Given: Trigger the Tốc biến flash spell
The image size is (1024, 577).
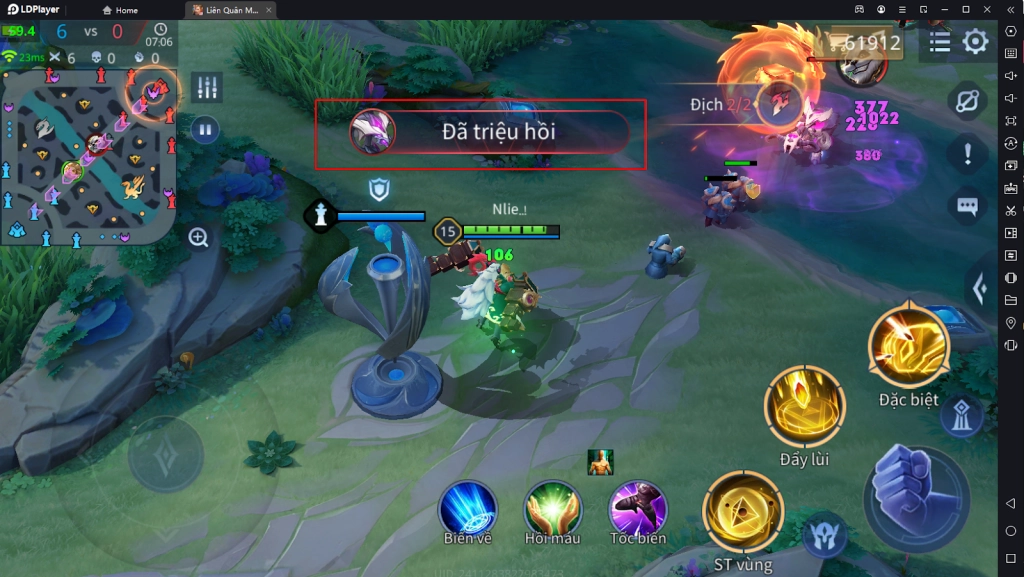Looking at the screenshot, I should (638, 508).
